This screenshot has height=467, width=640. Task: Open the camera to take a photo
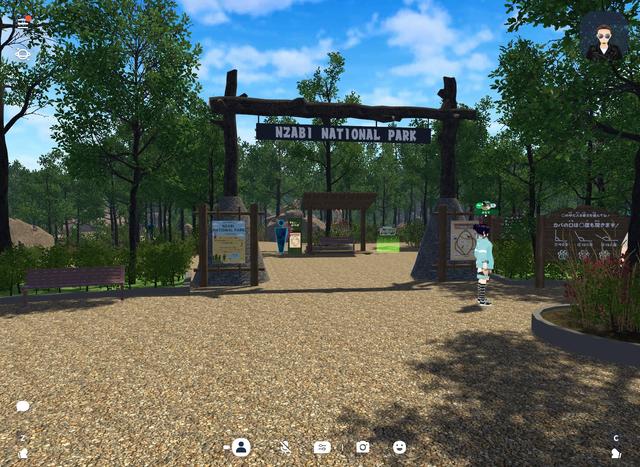[362, 447]
